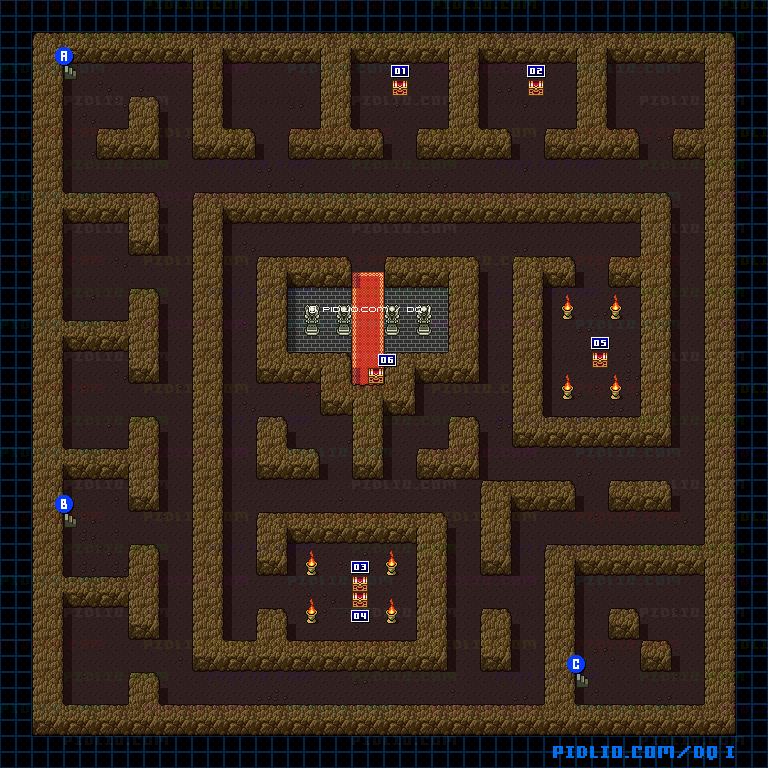Viewport: 768px width, 768px height.
Task: Click the chest label 02
Action: pos(536,71)
